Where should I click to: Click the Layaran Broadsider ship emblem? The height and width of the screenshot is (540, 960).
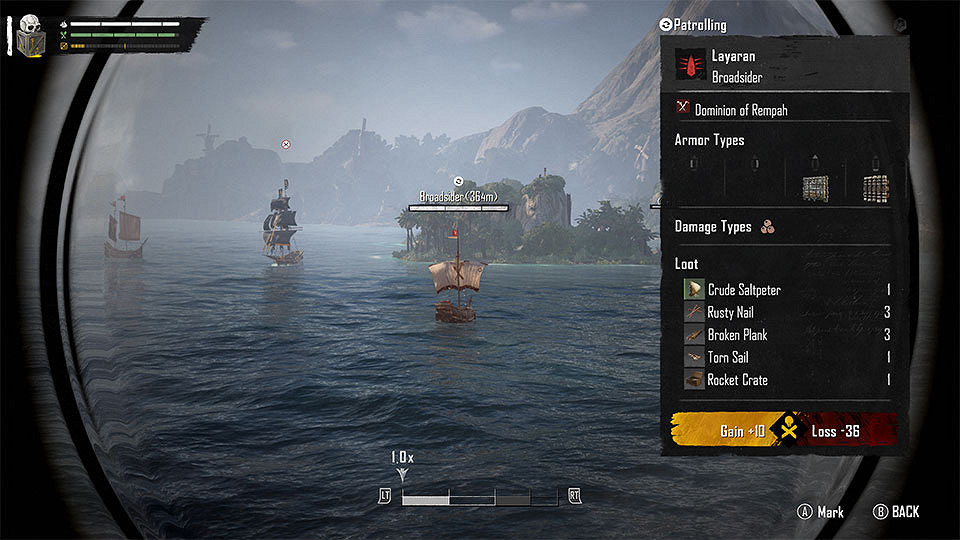tap(691, 66)
